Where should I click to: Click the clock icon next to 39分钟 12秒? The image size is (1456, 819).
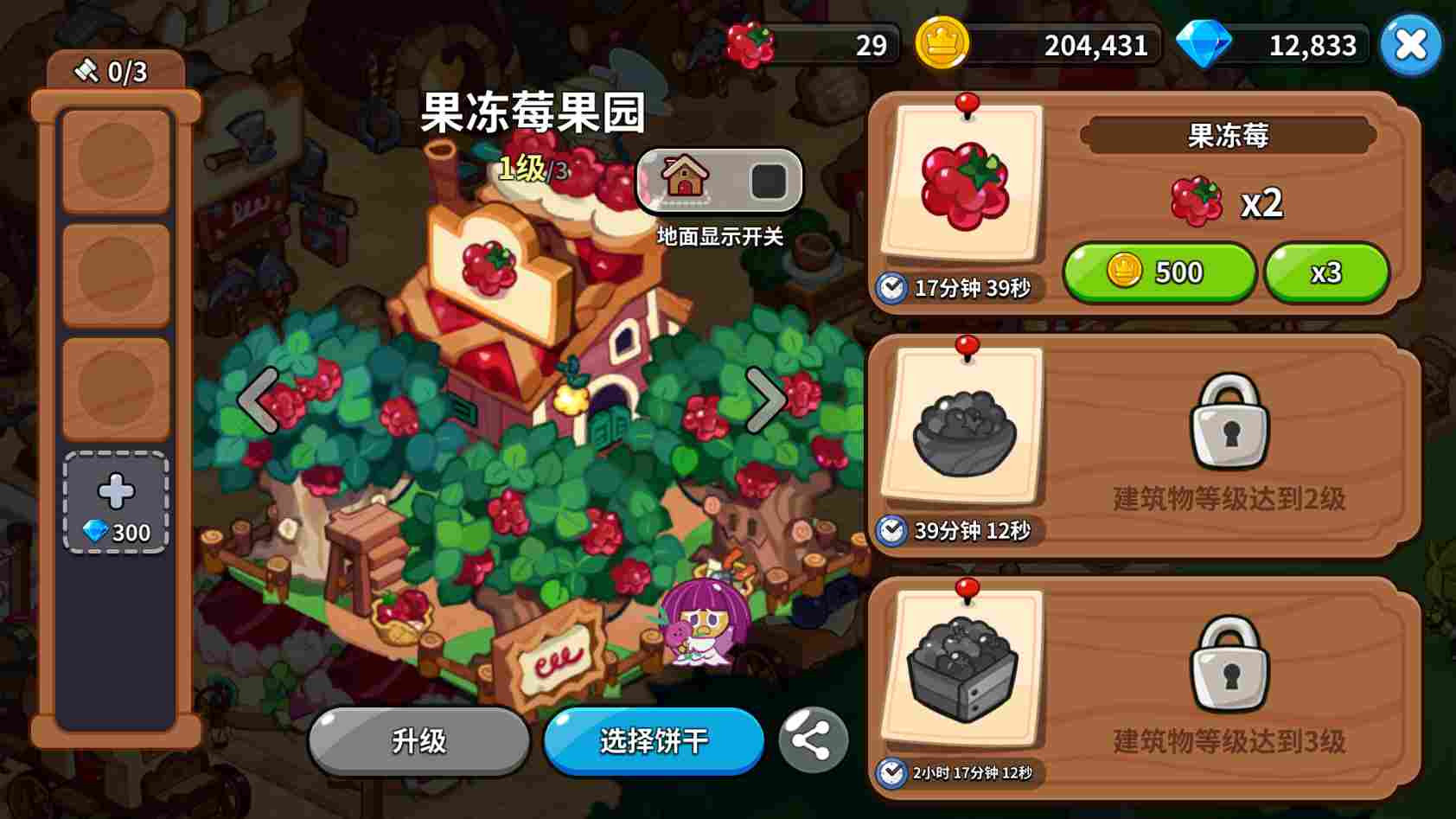(890, 534)
